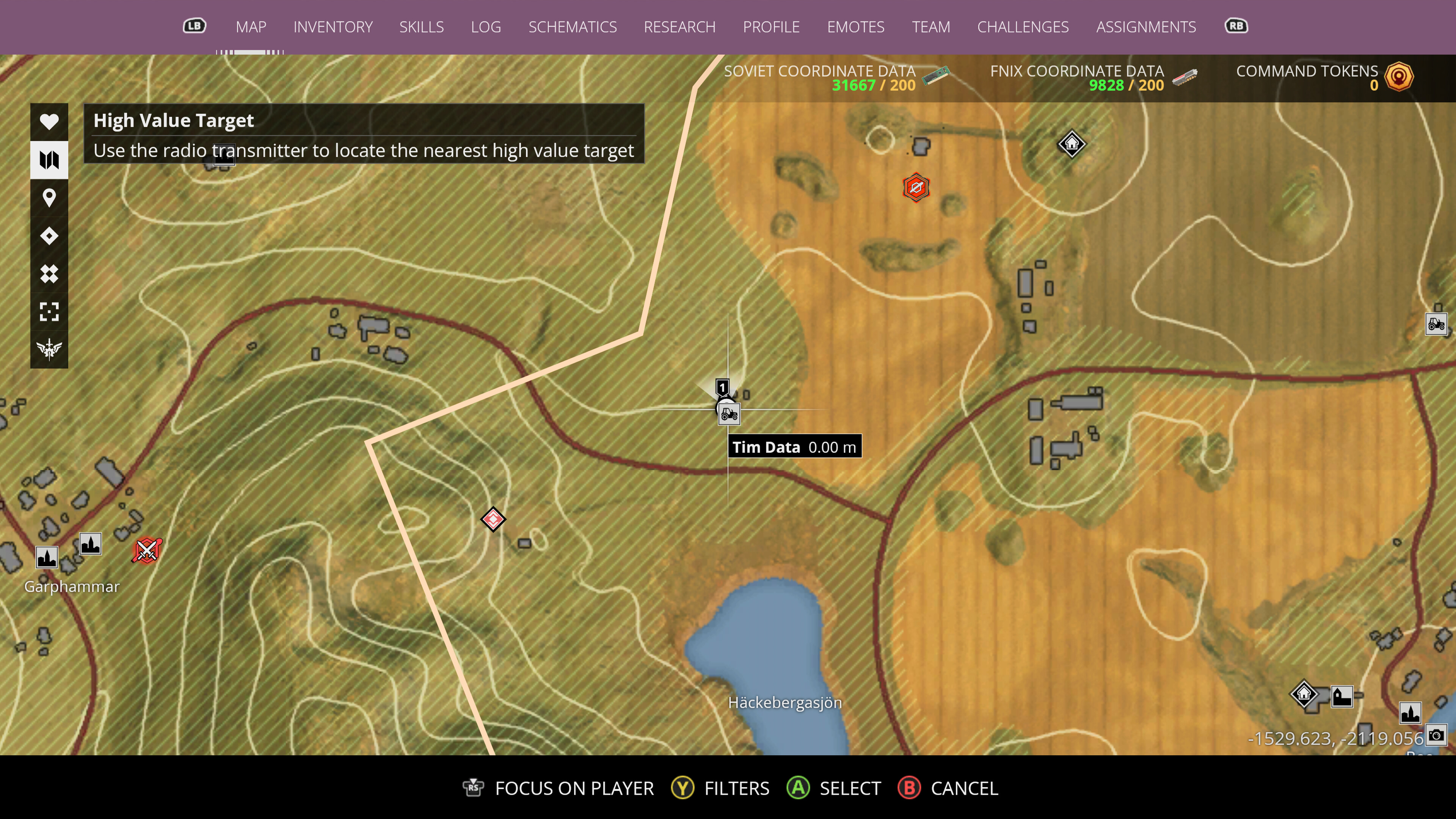View the Challenges tab

pos(1023,27)
